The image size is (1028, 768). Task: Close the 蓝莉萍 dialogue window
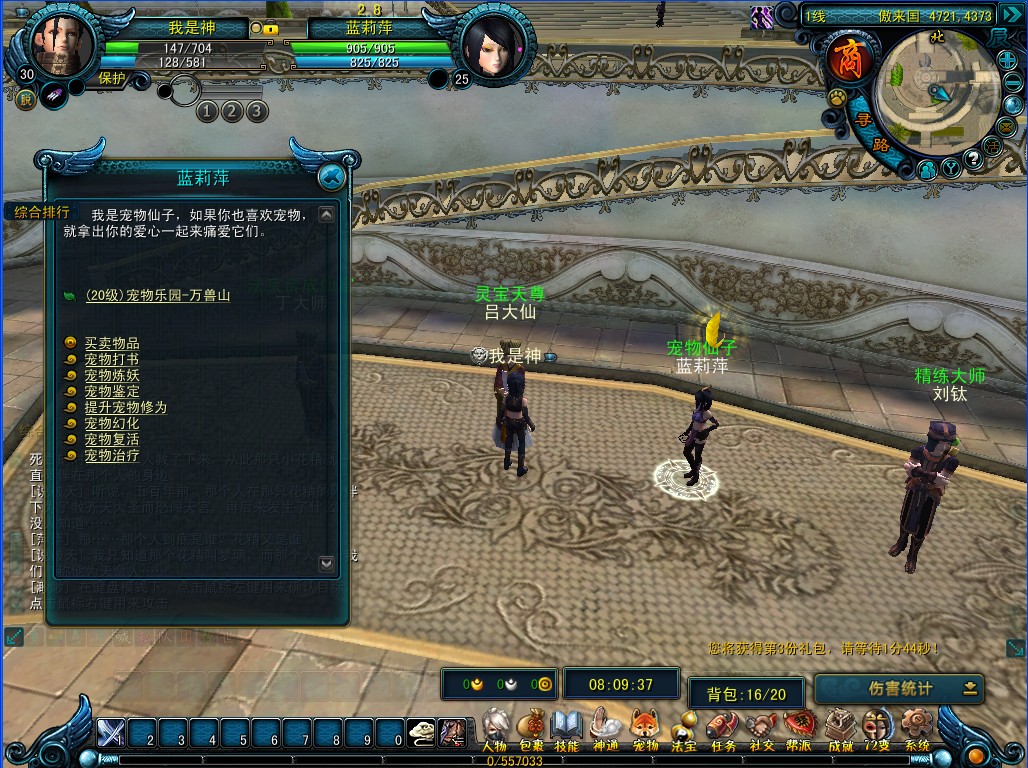331,178
